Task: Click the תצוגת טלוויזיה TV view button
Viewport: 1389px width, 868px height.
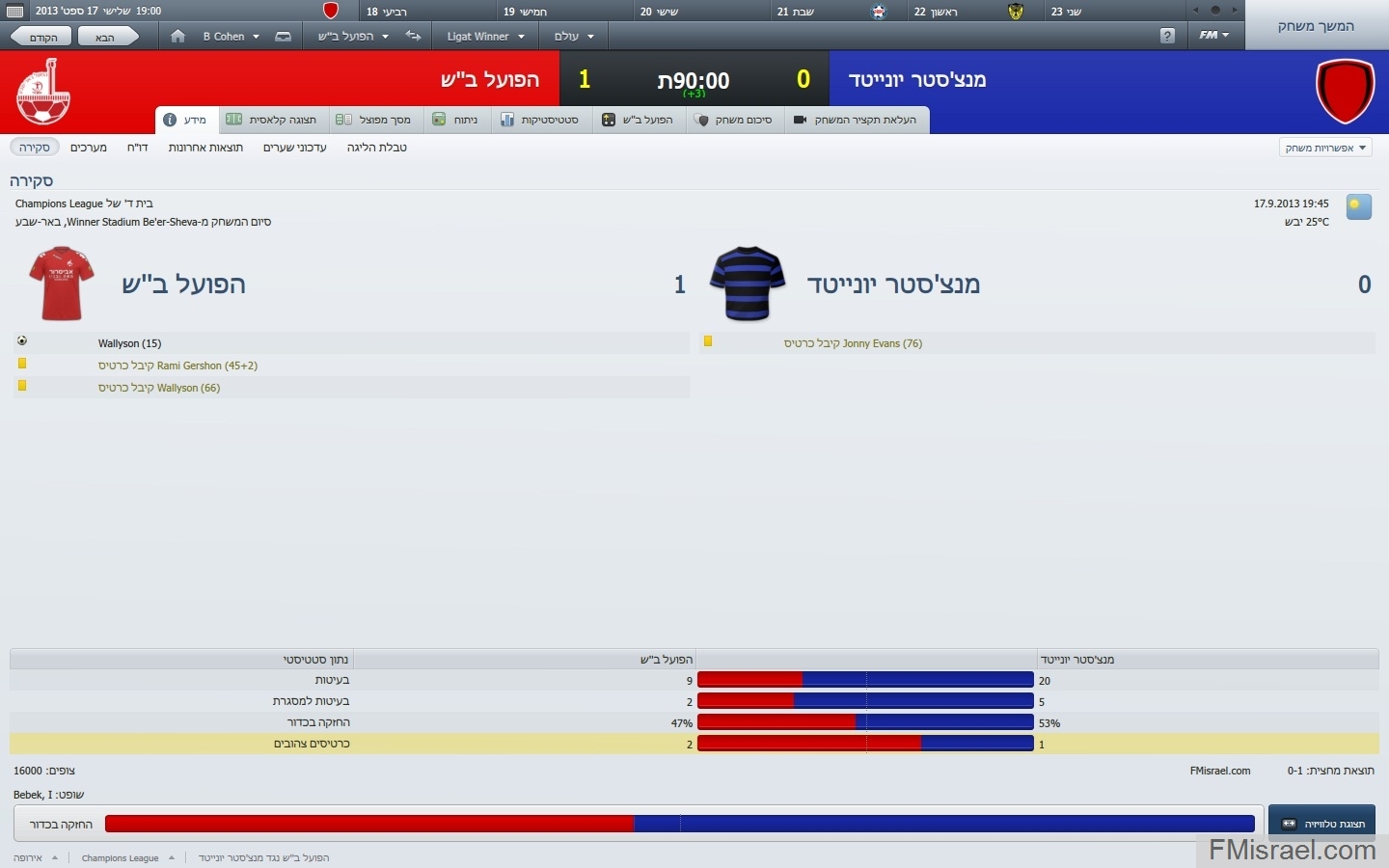Action: tap(1321, 824)
